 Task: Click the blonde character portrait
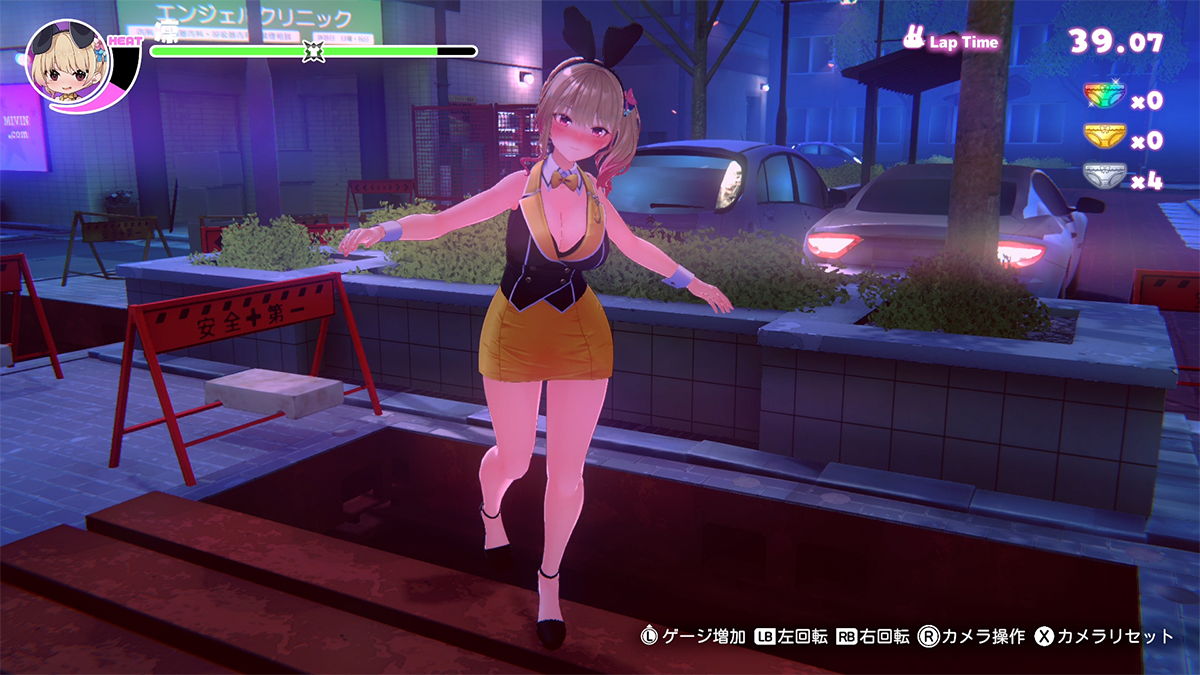[x=68, y=64]
